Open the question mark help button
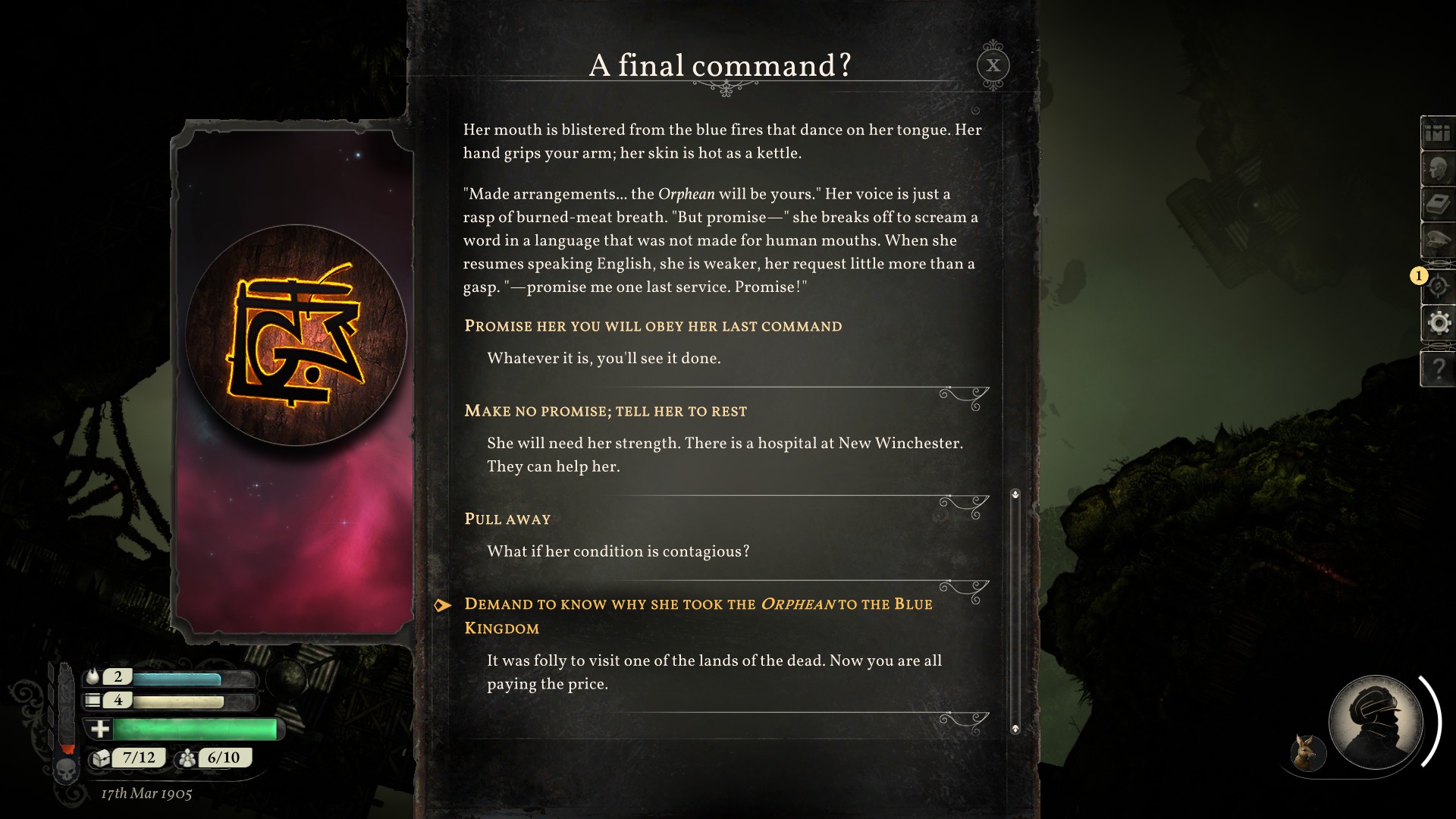 click(x=1438, y=369)
